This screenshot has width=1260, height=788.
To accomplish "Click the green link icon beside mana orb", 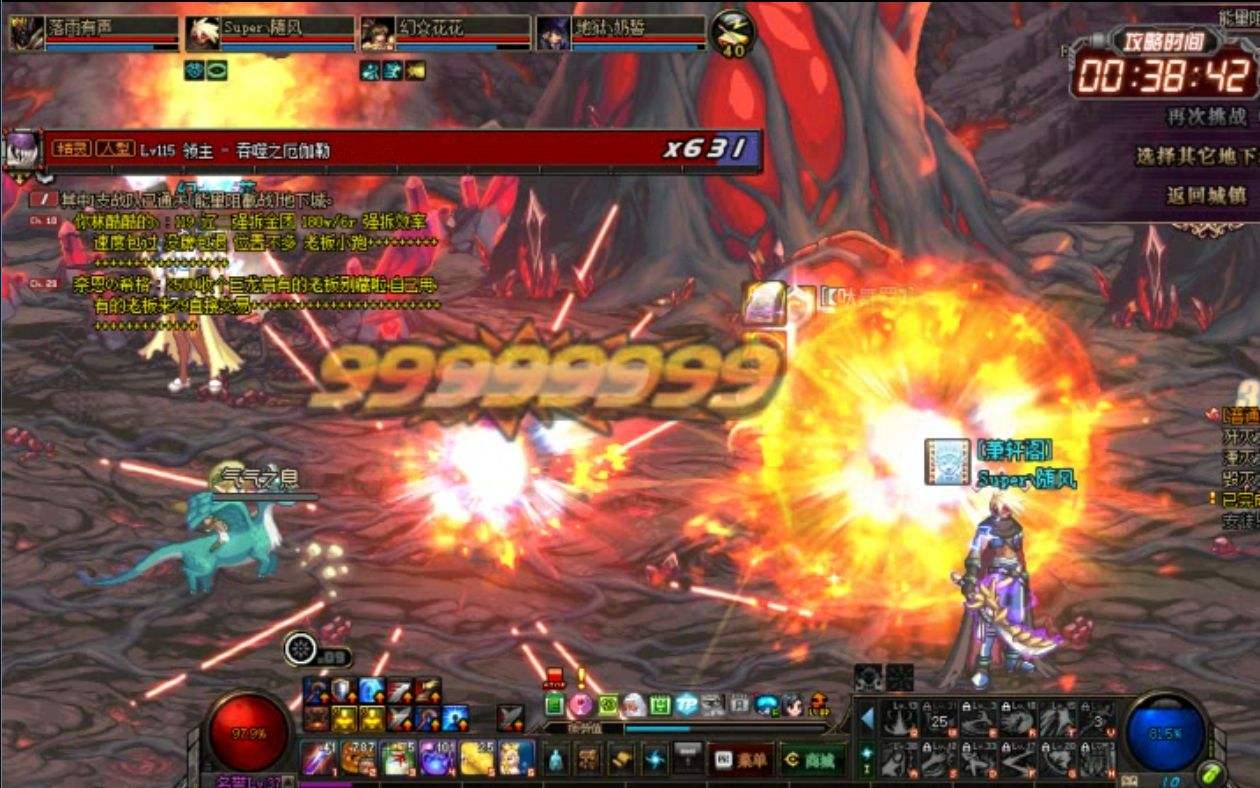I will (1211, 774).
